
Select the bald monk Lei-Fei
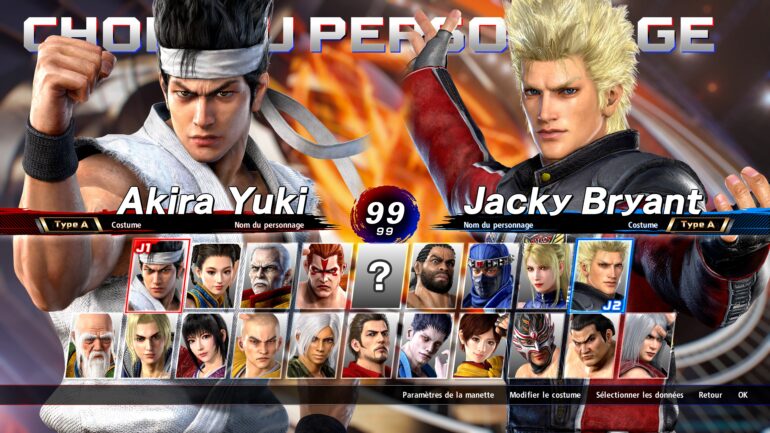[256, 346]
